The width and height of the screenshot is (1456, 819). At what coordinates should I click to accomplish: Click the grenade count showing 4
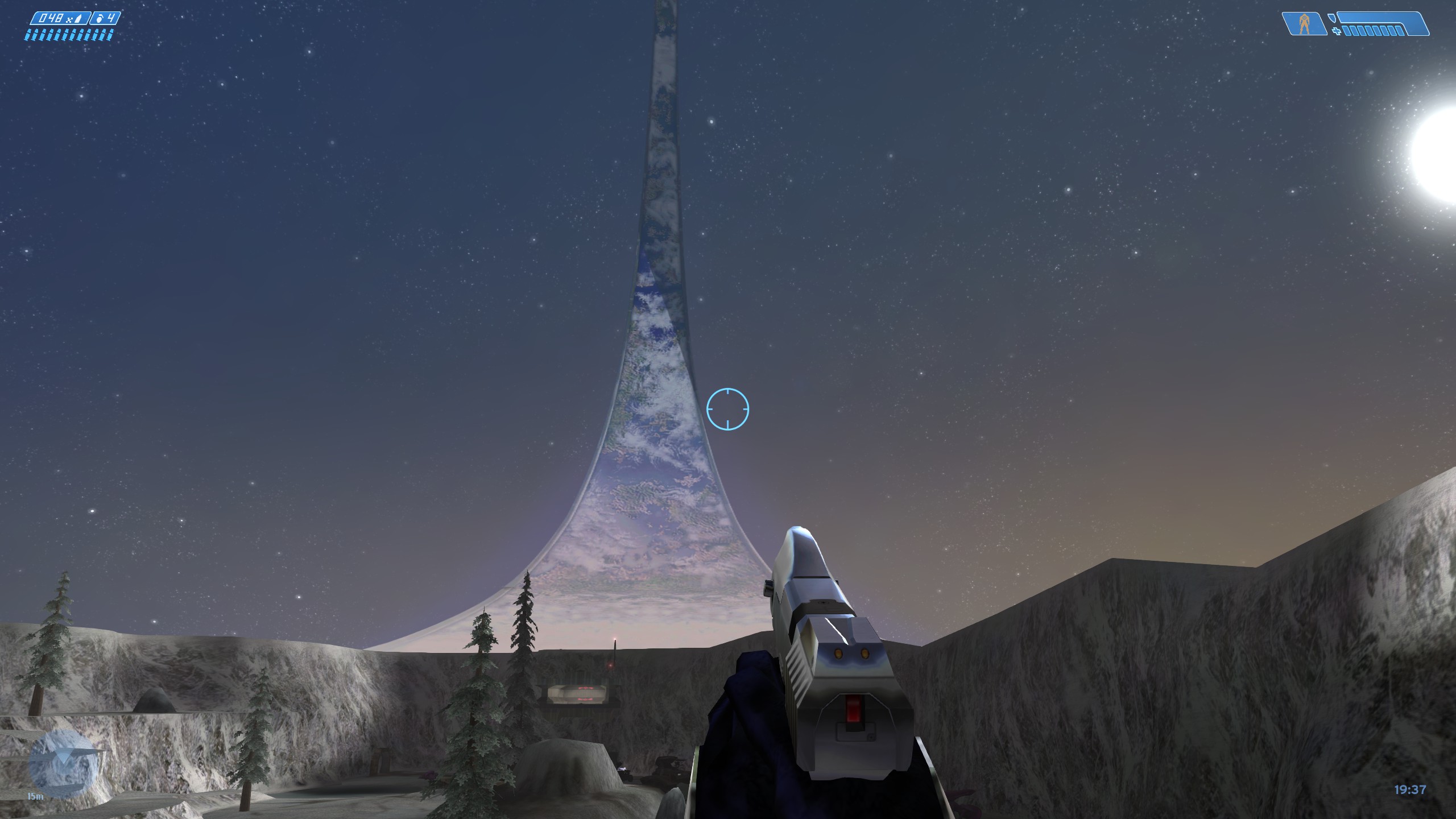pyautogui.click(x=113, y=18)
